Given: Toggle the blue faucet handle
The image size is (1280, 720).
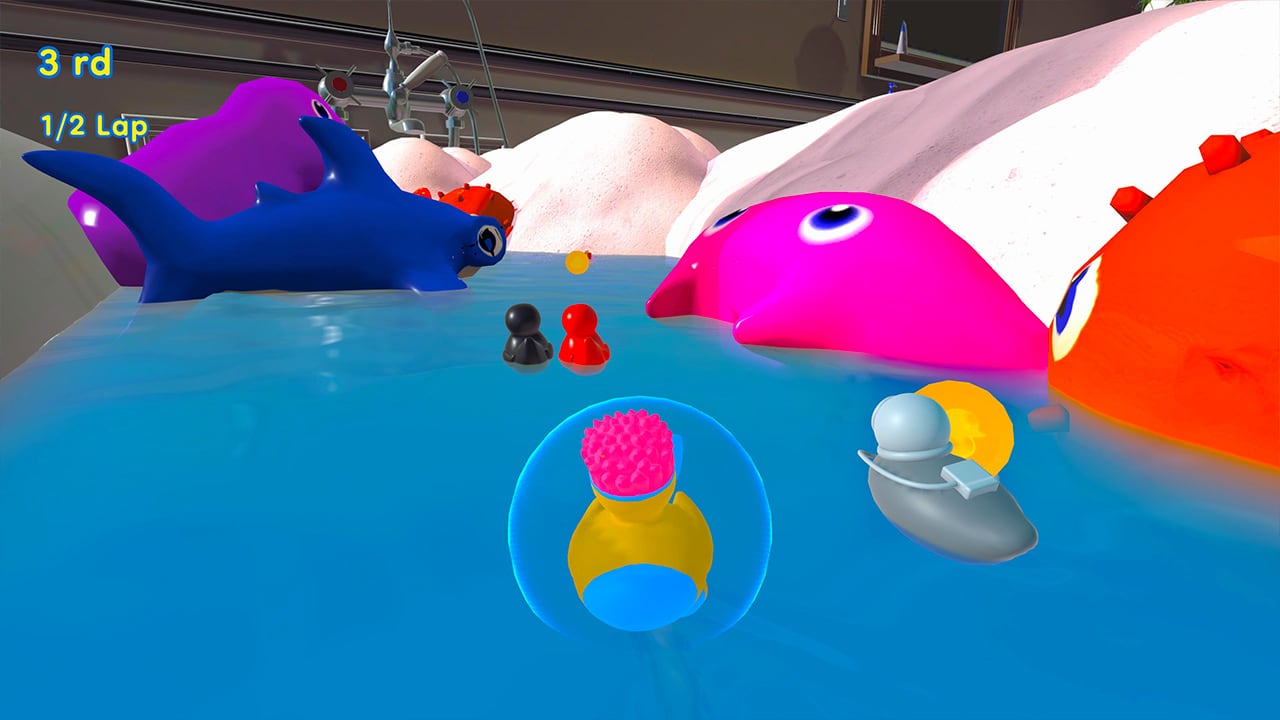Looking at the screenshot, I should [462, 97].
